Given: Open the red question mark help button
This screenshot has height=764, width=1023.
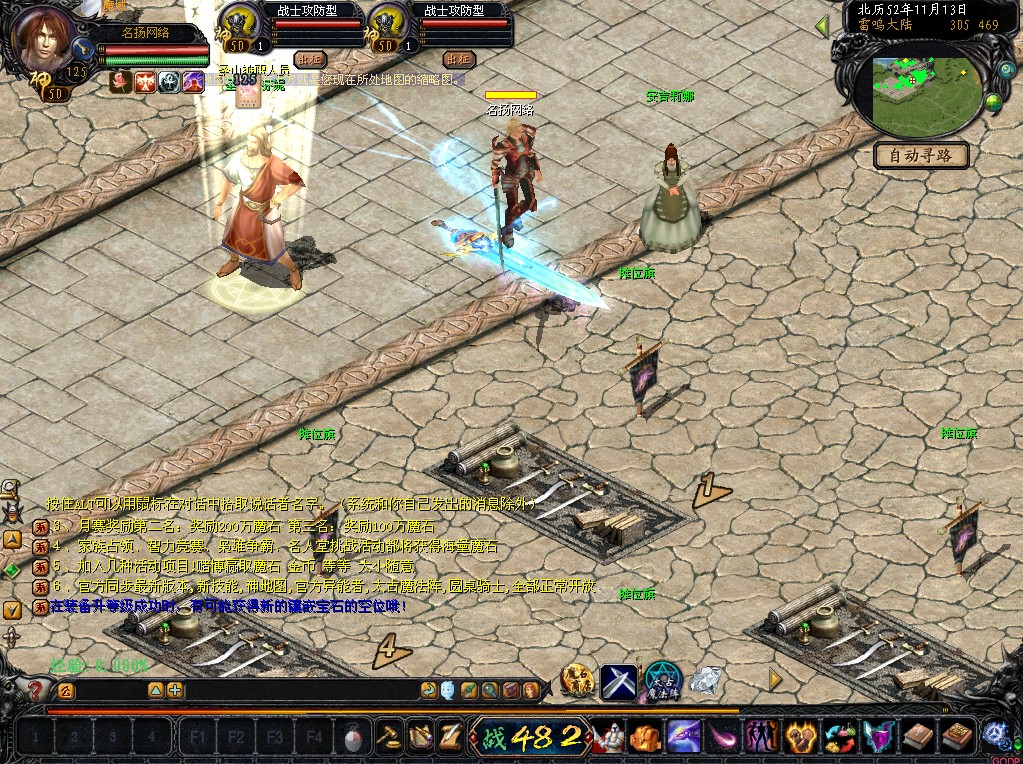Looking at the screenshot, I should point(36,690).
